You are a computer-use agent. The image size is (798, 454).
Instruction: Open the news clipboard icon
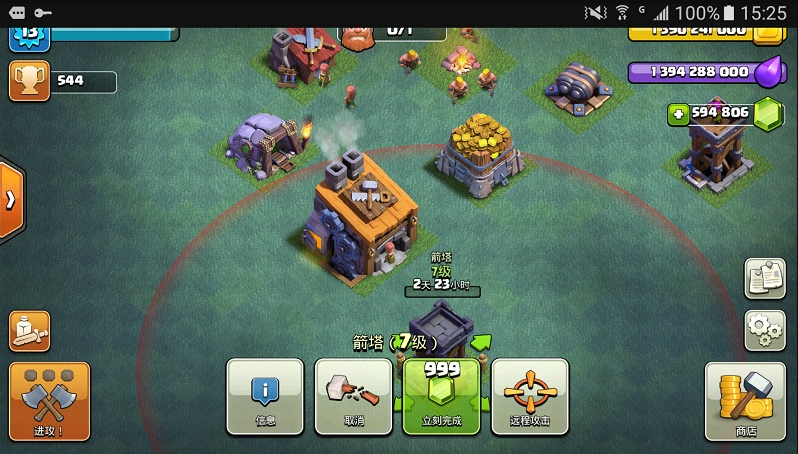(764, 278)
